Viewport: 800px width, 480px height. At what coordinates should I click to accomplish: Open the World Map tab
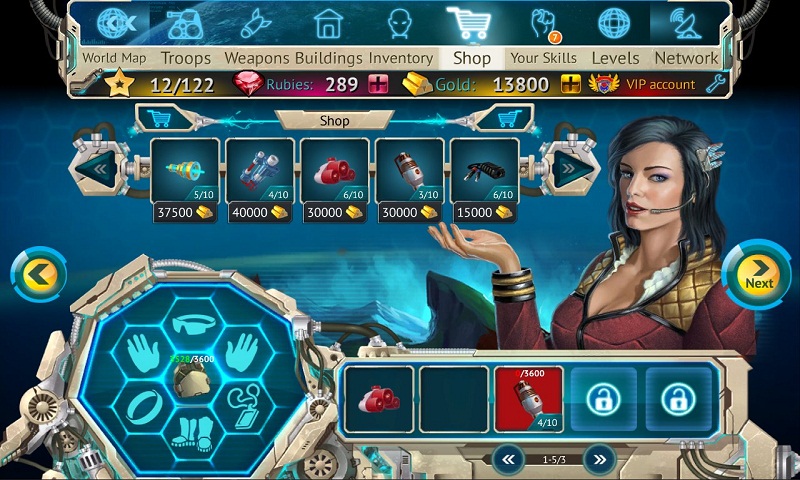113,58
